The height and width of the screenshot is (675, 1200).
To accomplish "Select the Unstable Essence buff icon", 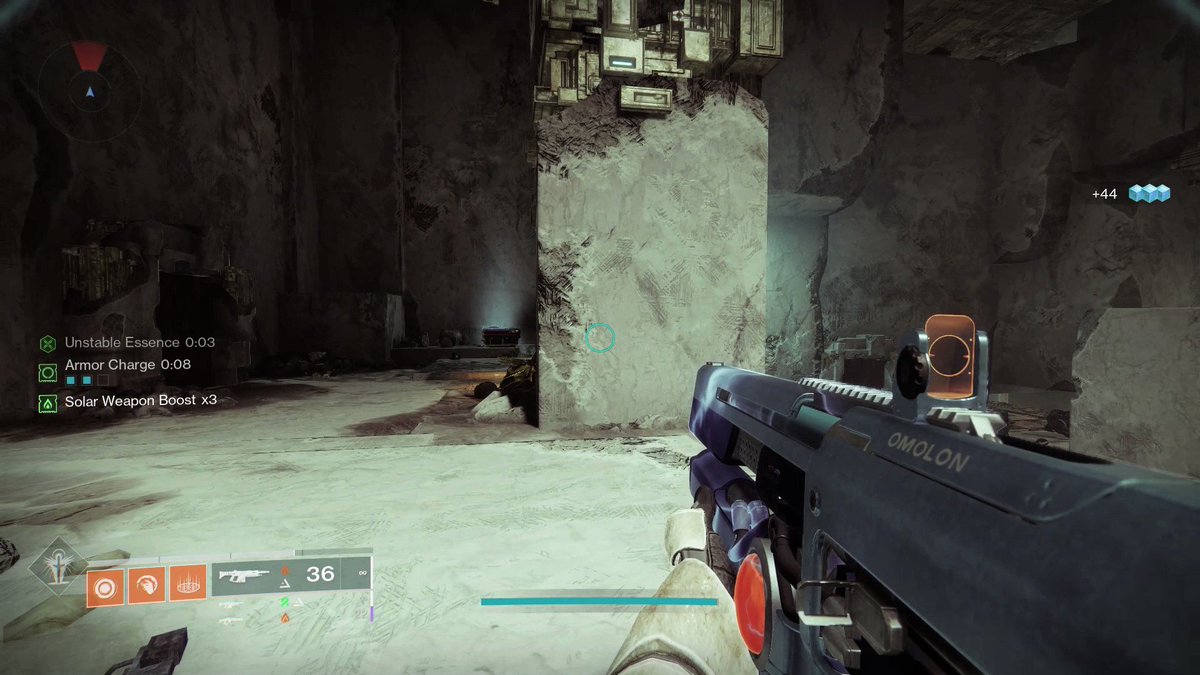I will point(47,343).
